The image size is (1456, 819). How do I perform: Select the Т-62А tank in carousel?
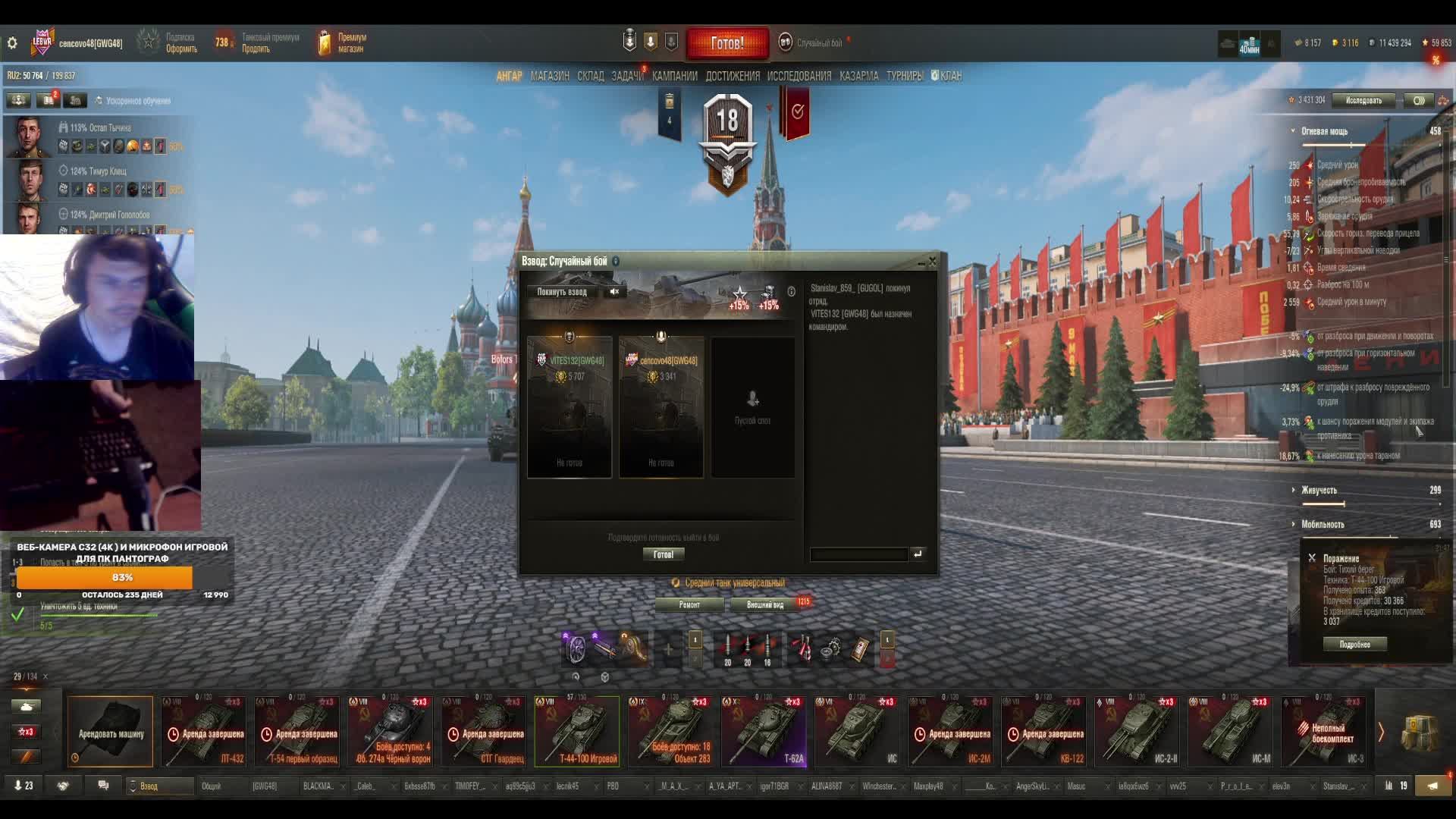point(764,732)
